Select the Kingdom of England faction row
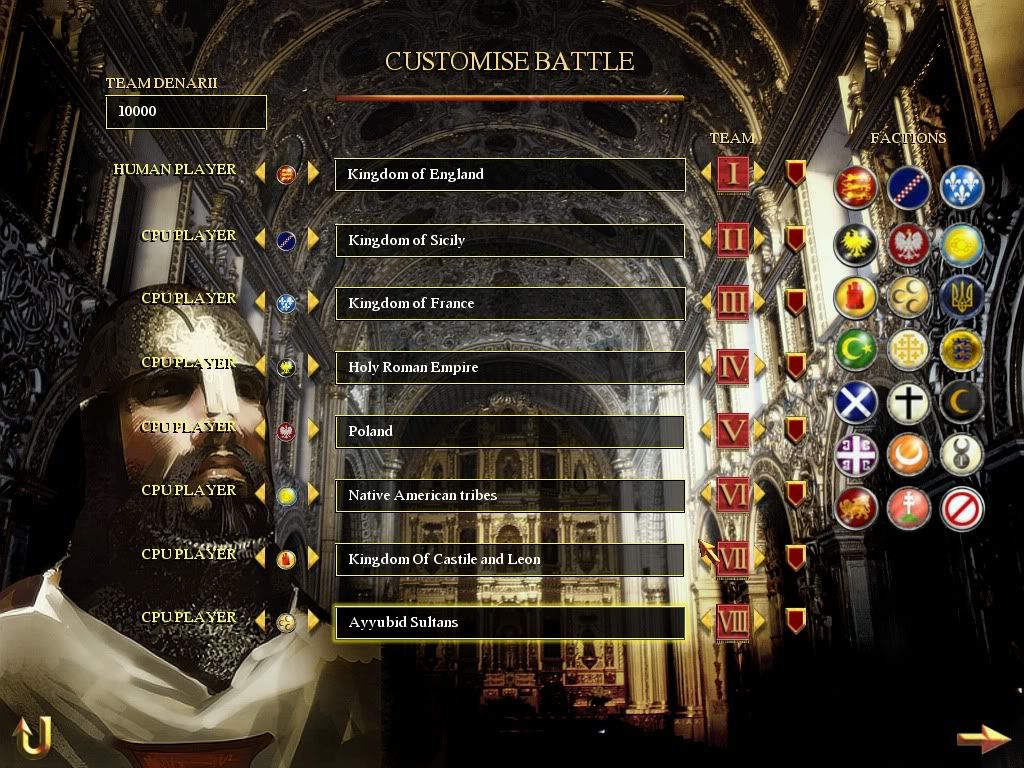This screenshot has width=1024, height=768. click(x=509, y=175)
